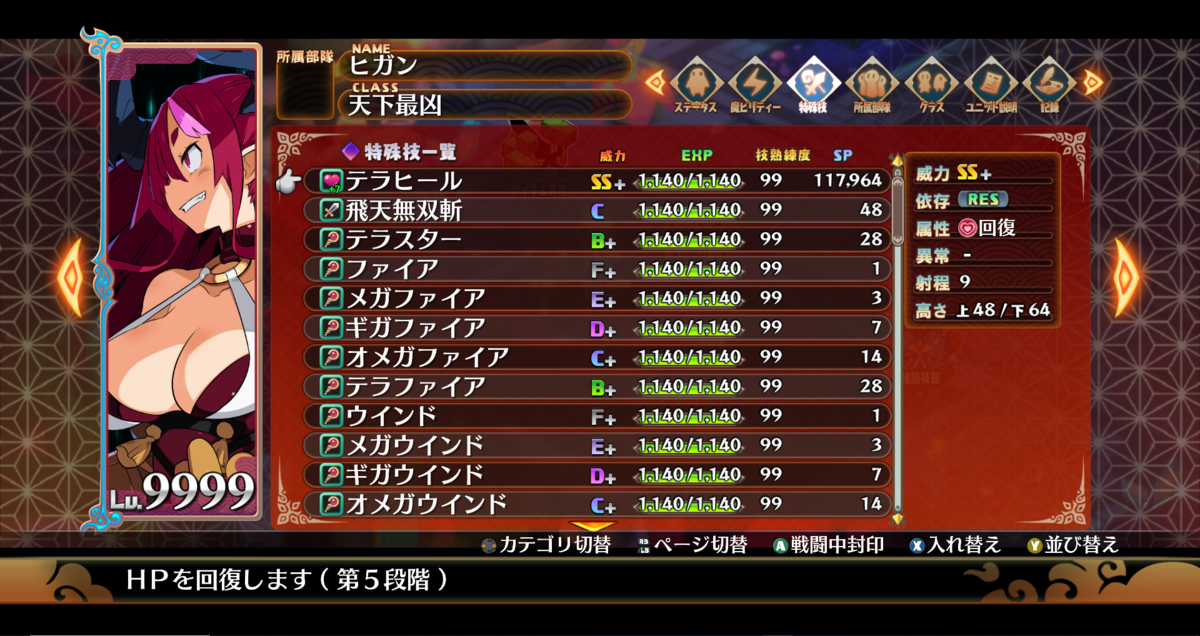
Task: Switch to the クラス class tab
Action: click(931, 86)
